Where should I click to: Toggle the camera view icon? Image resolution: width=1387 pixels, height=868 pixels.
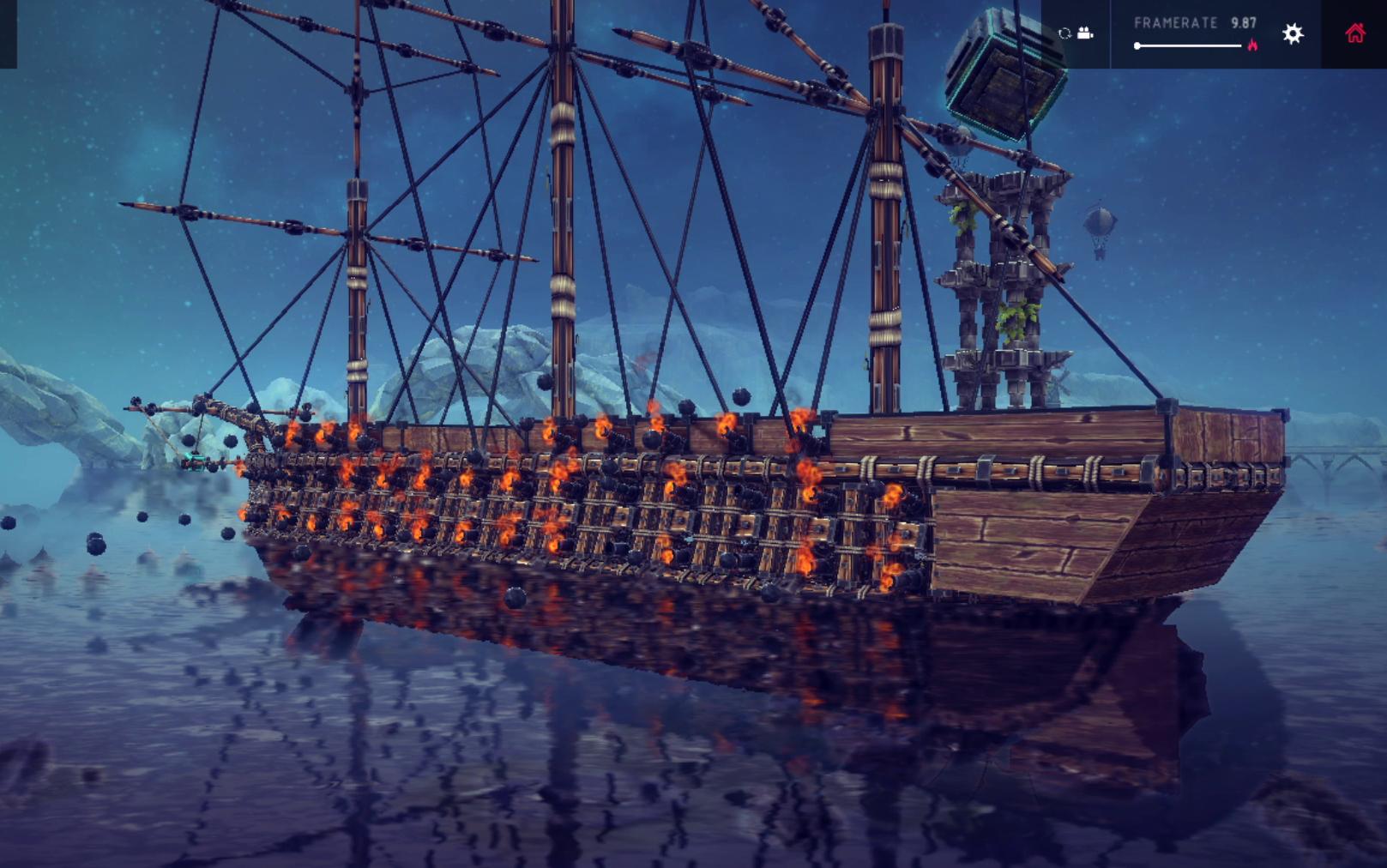pos(1086,33)
